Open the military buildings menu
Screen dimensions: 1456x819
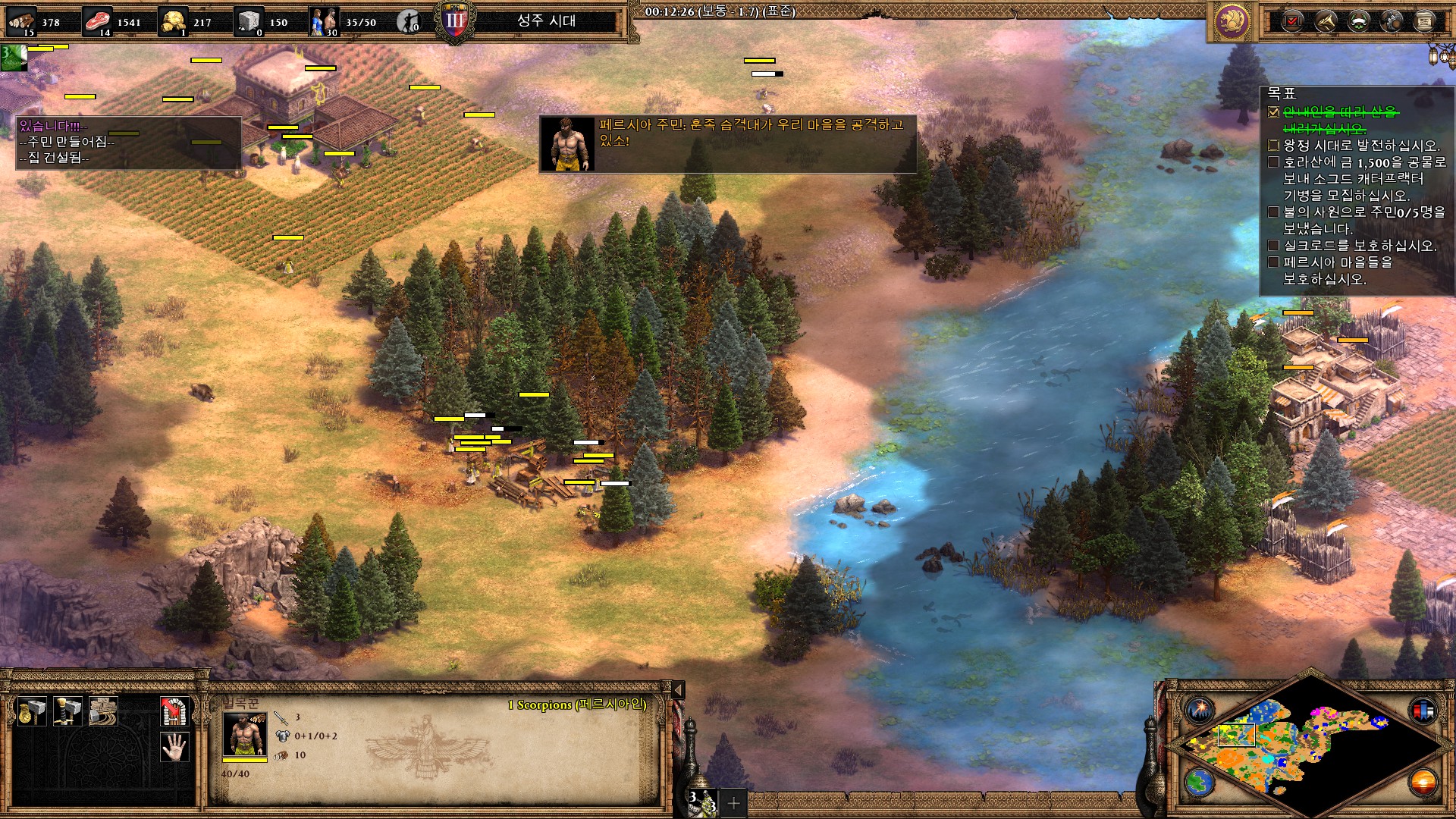67,711
